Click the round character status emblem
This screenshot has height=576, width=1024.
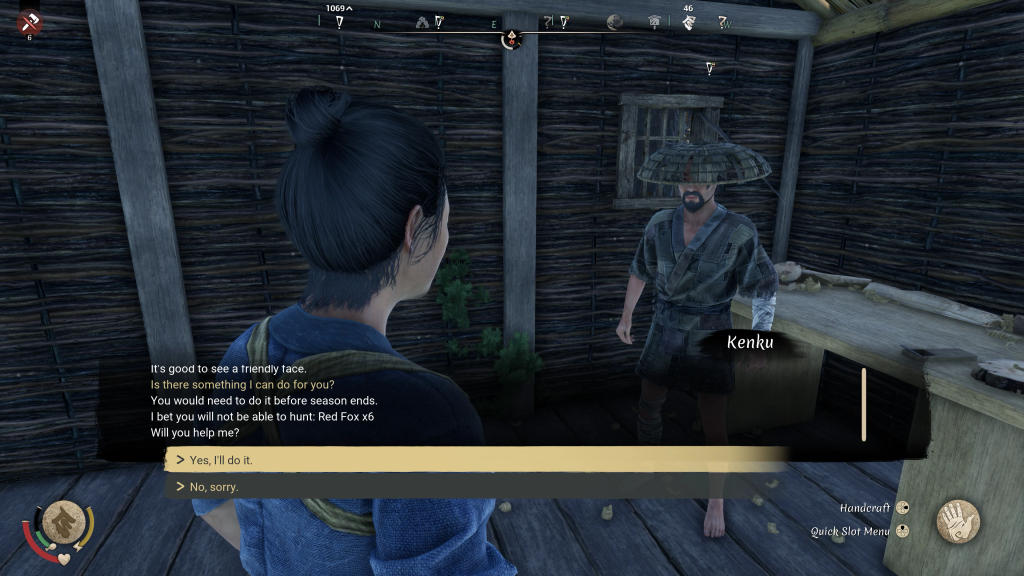tap(63, 520)
